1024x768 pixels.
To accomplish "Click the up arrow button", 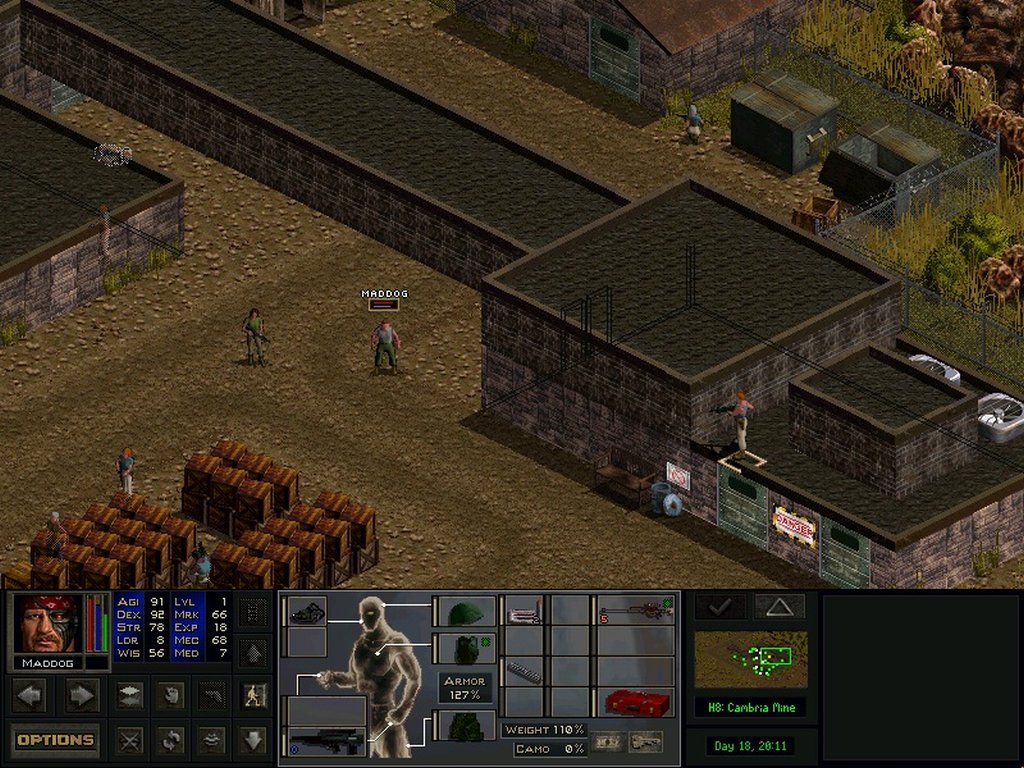I will coord(254,653).
